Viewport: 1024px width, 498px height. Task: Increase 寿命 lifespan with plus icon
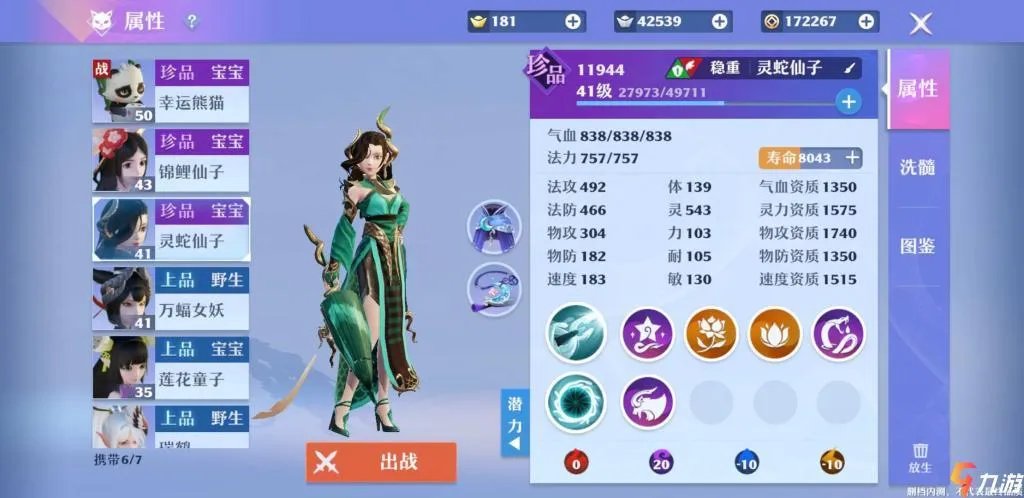853,157
